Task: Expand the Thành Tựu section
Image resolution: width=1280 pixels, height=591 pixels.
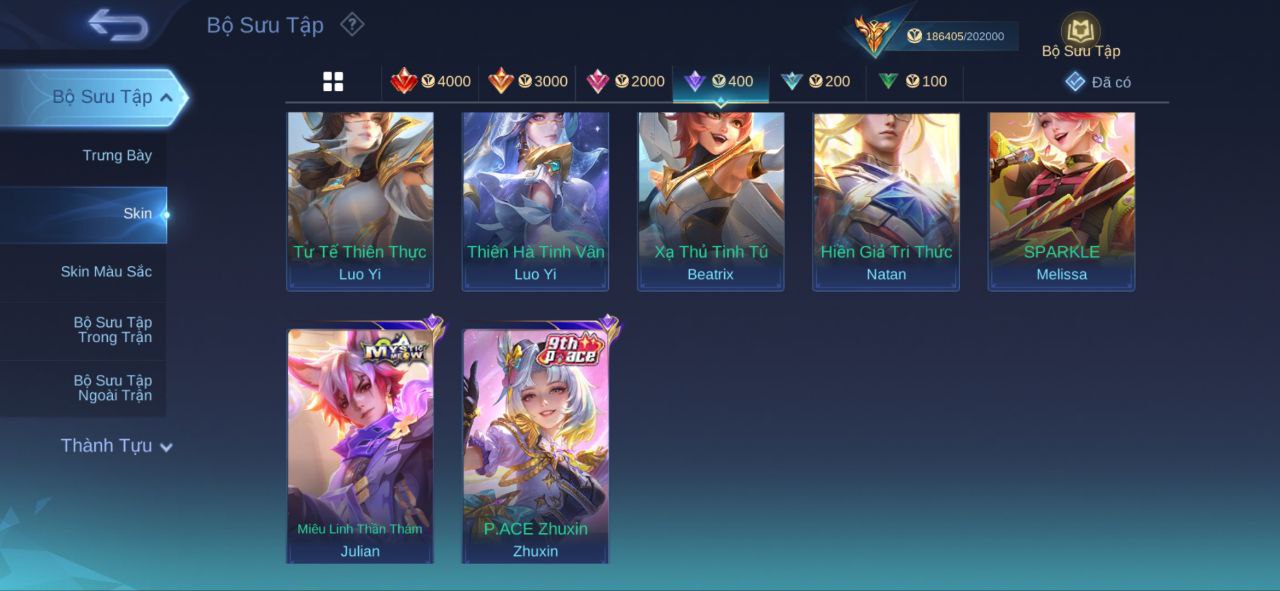Action: pos(116,446)
